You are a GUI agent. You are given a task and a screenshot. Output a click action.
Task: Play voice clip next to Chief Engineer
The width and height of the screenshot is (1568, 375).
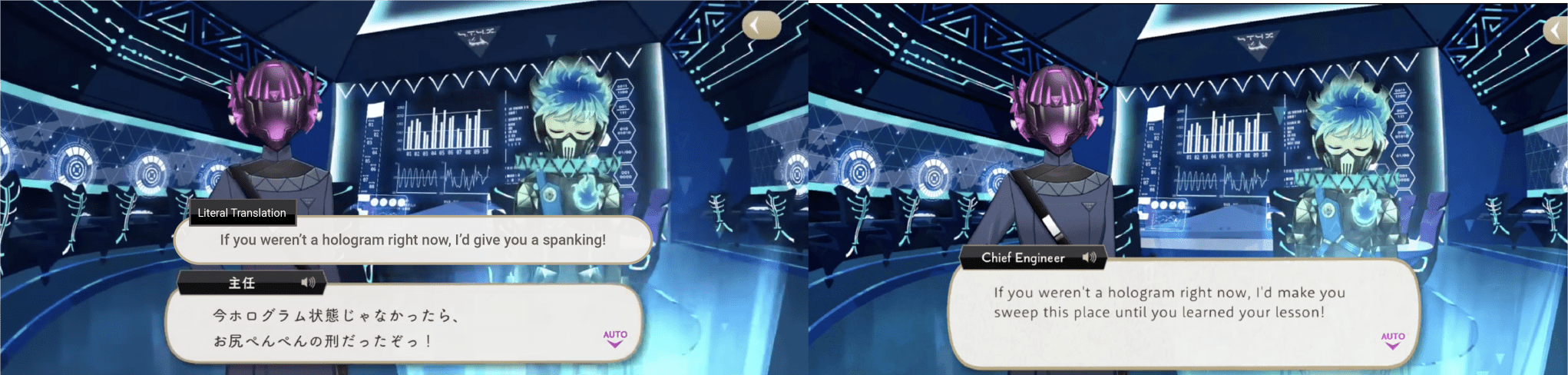[x=1089, y=257]
